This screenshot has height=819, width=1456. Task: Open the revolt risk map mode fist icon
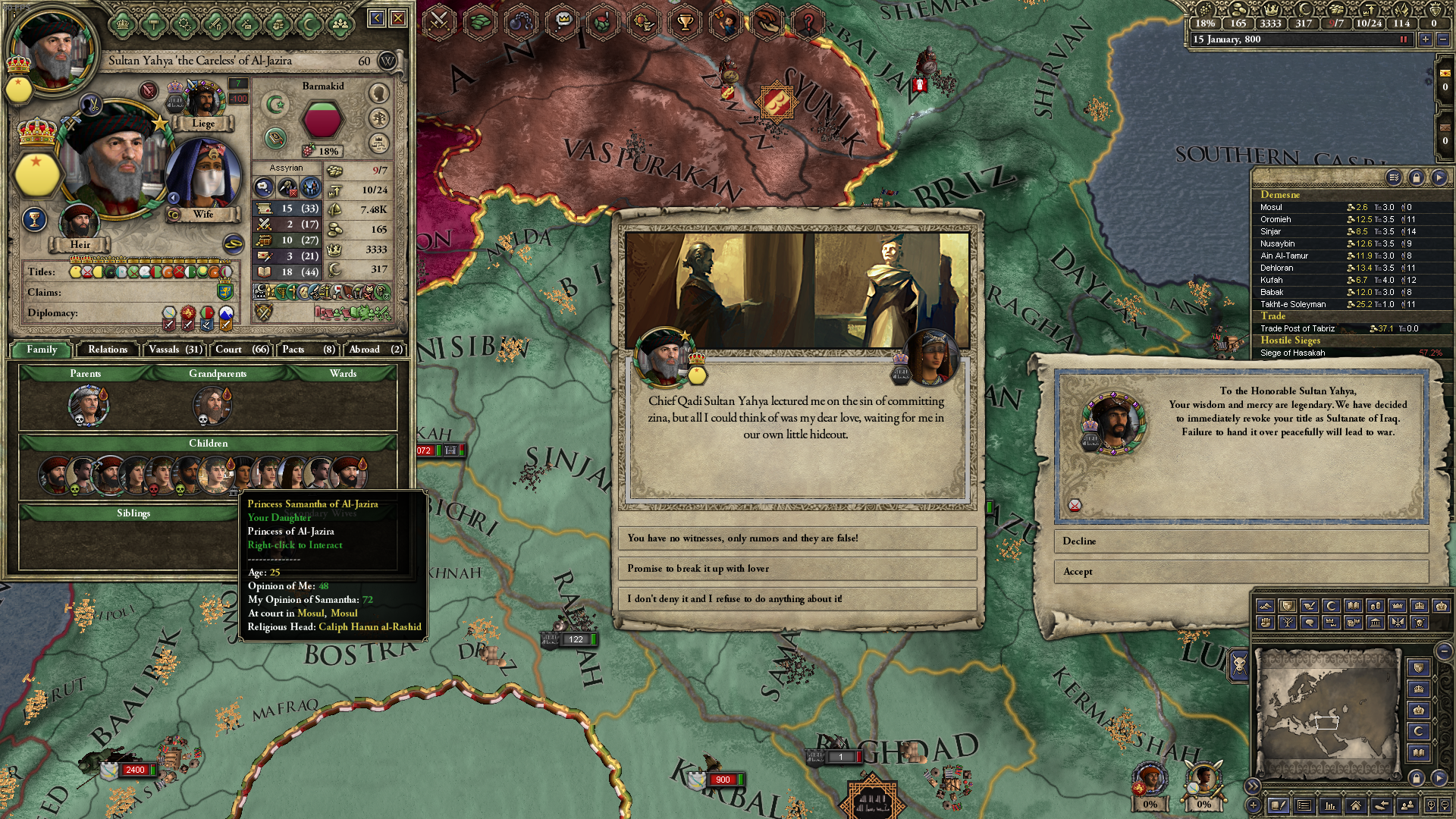coord(1265,623)
